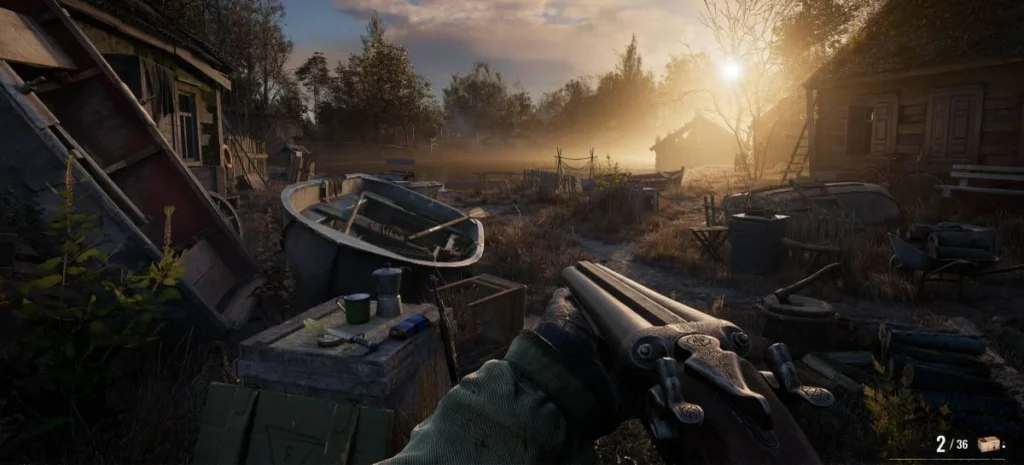Click the shotgun ammo type icon
The image size is (1024, 465).
[x=989, y=444]
